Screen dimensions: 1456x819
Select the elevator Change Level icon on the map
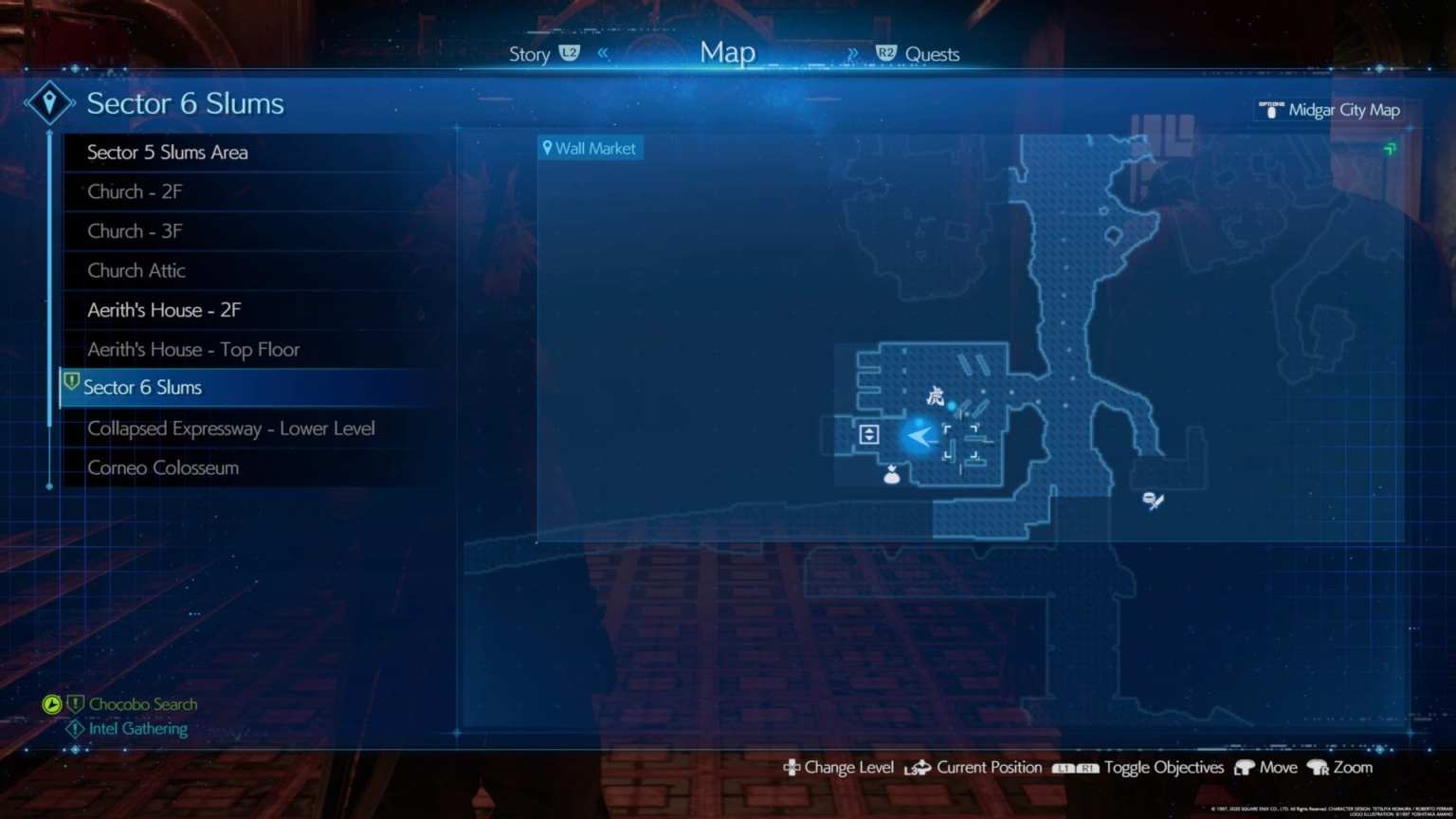coord(868,434)
